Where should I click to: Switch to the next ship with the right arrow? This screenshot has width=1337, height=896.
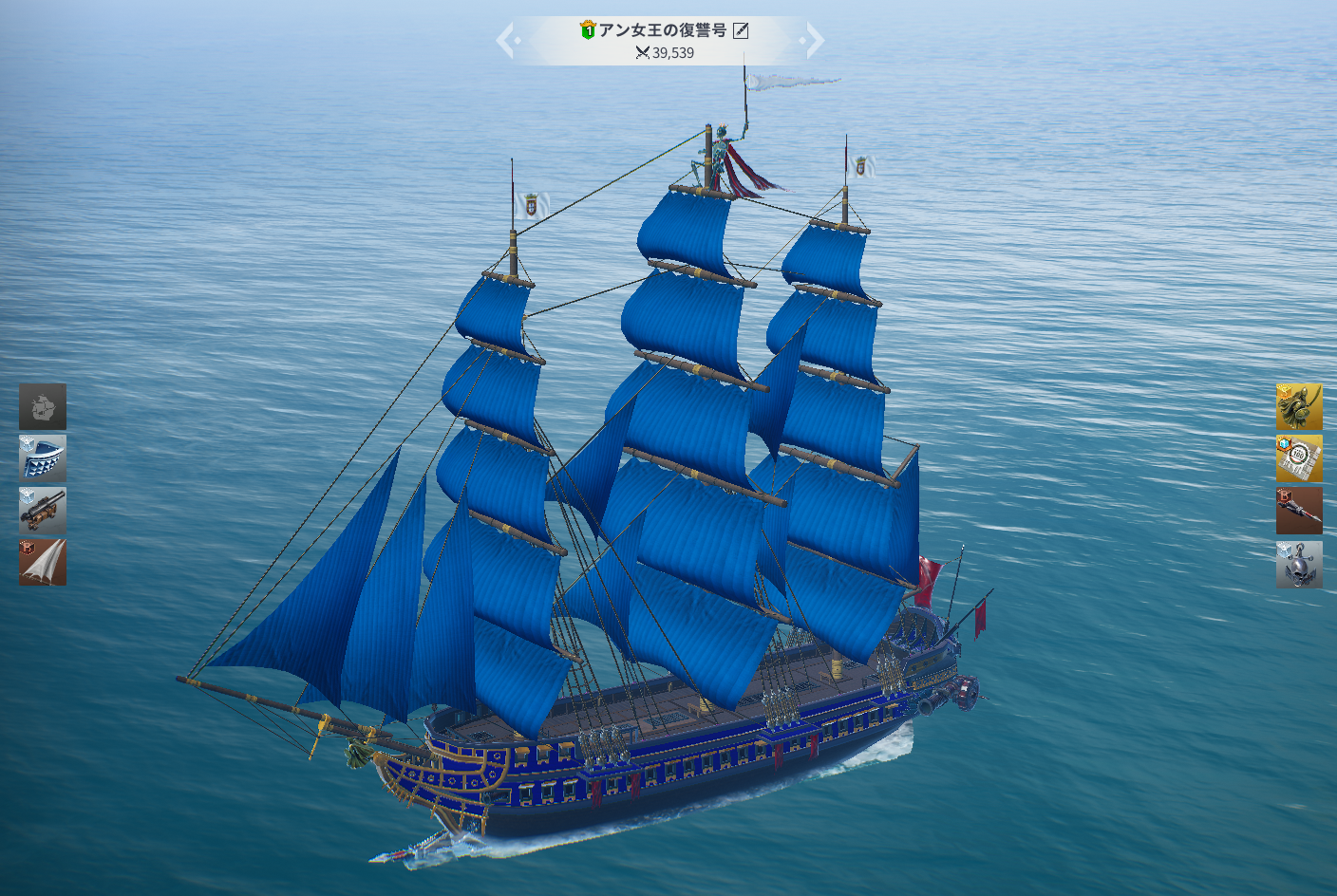click(x=813, y=41)
